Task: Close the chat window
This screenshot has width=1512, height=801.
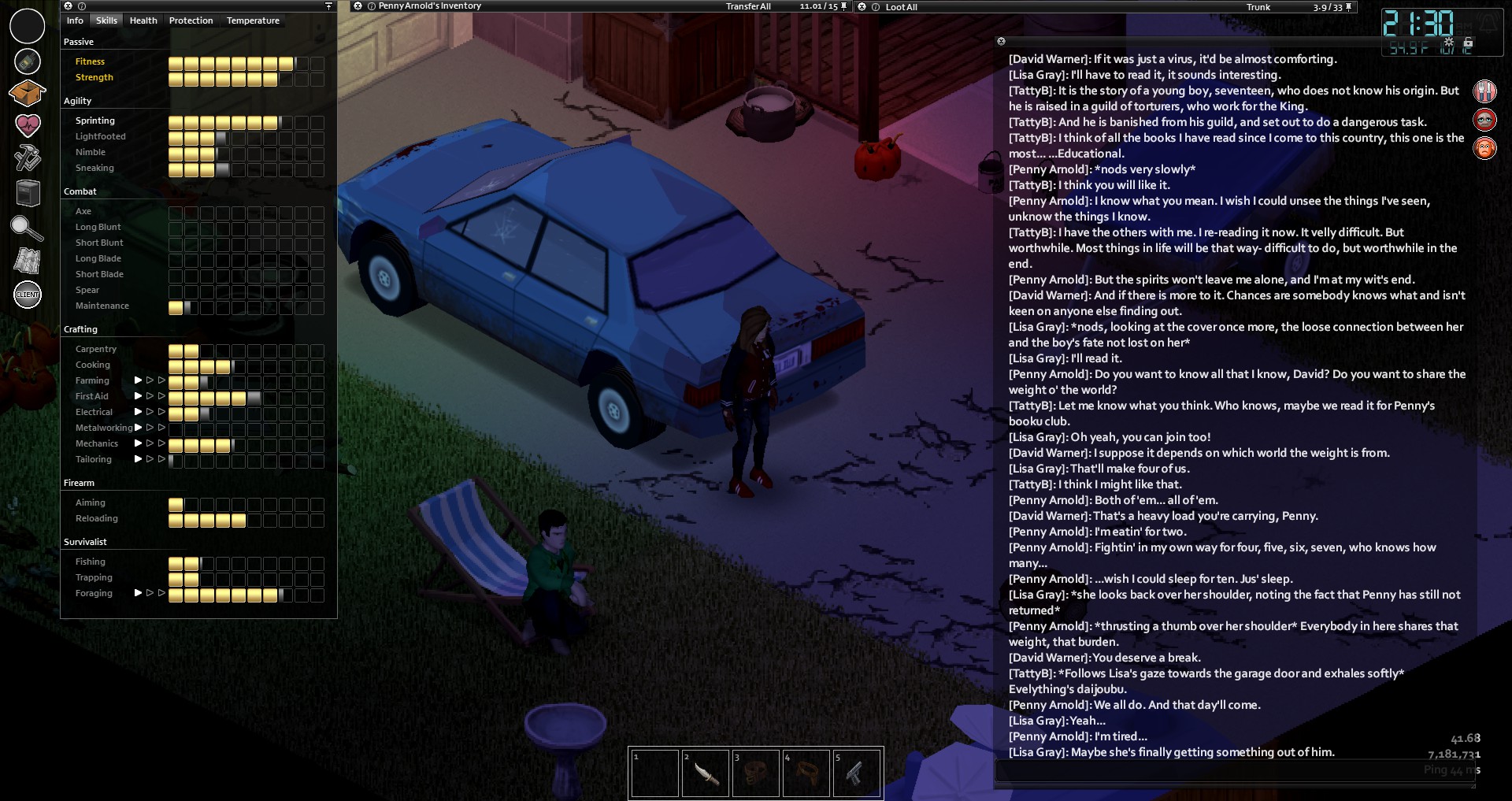Action: point(1001,41)
